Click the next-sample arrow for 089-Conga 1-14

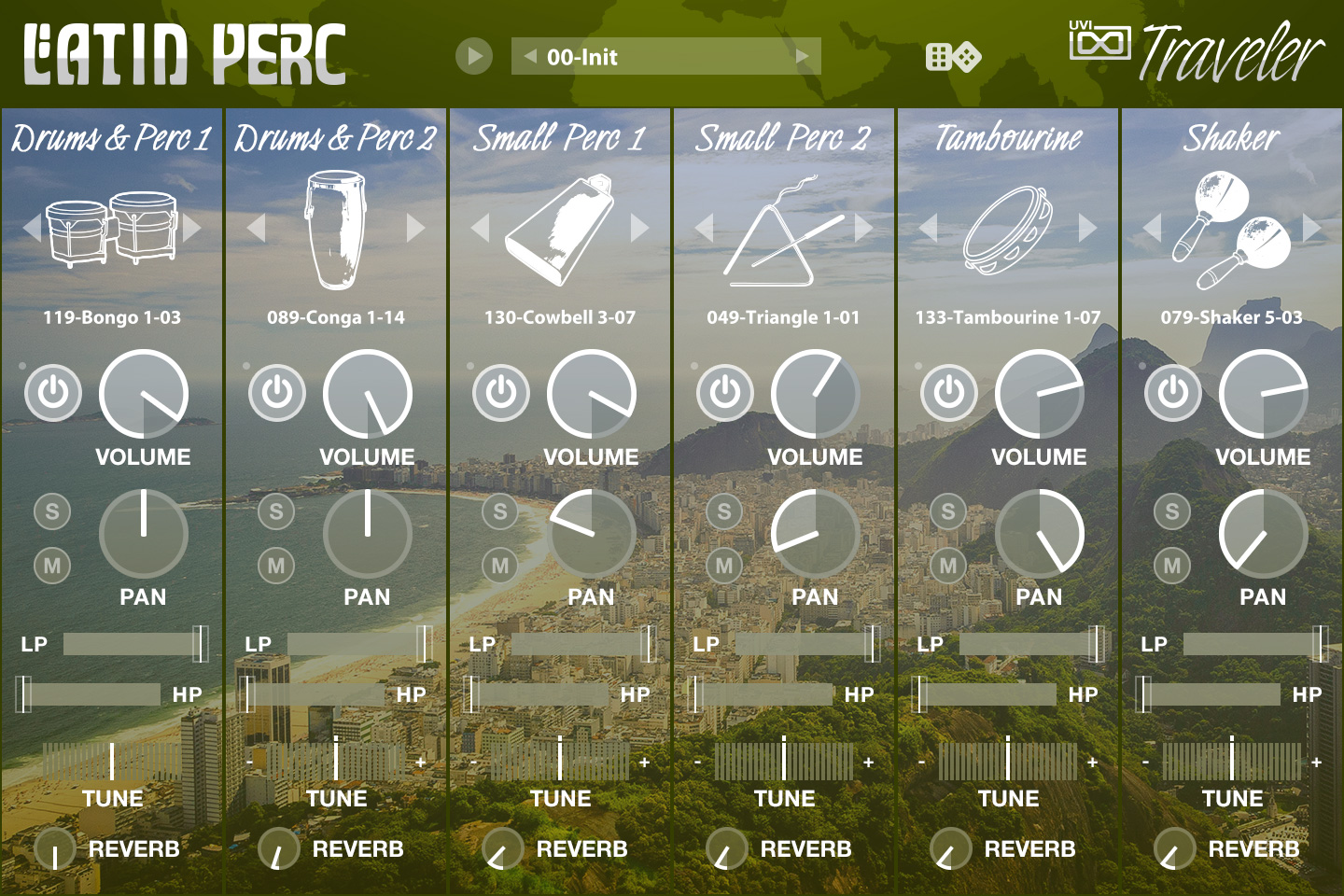416,227
